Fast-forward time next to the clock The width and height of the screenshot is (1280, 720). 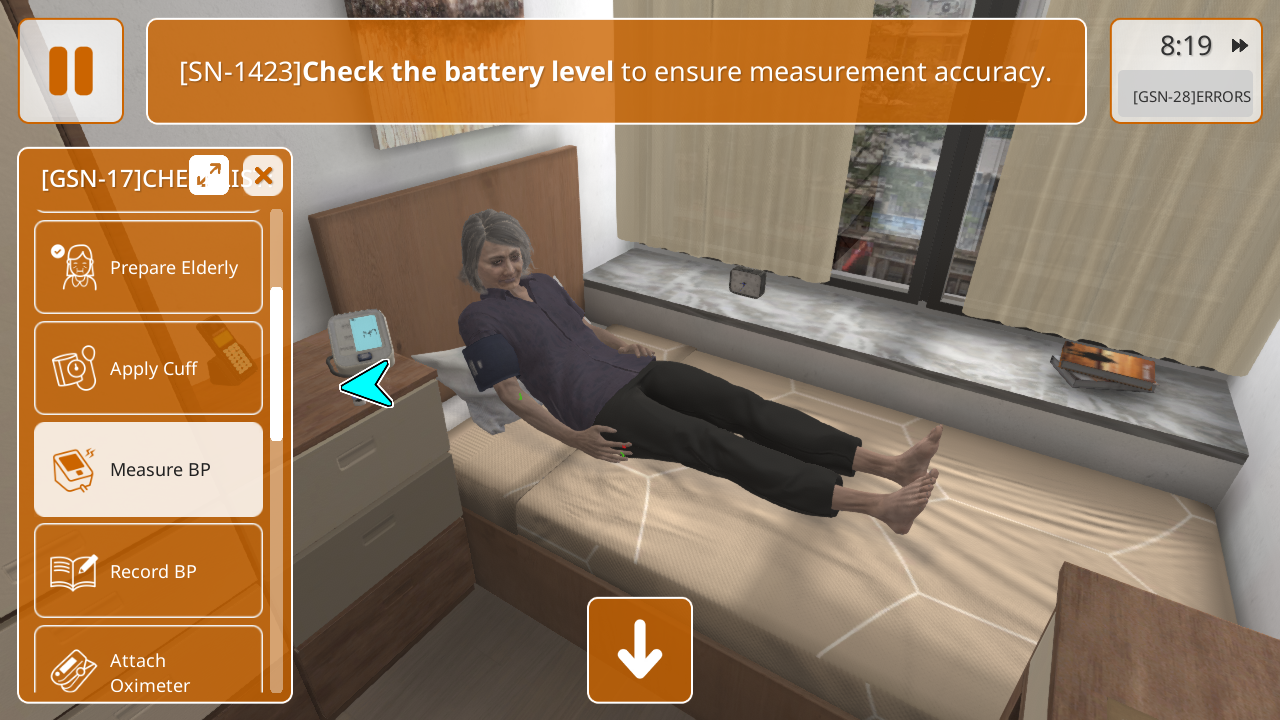point(1240,46)
